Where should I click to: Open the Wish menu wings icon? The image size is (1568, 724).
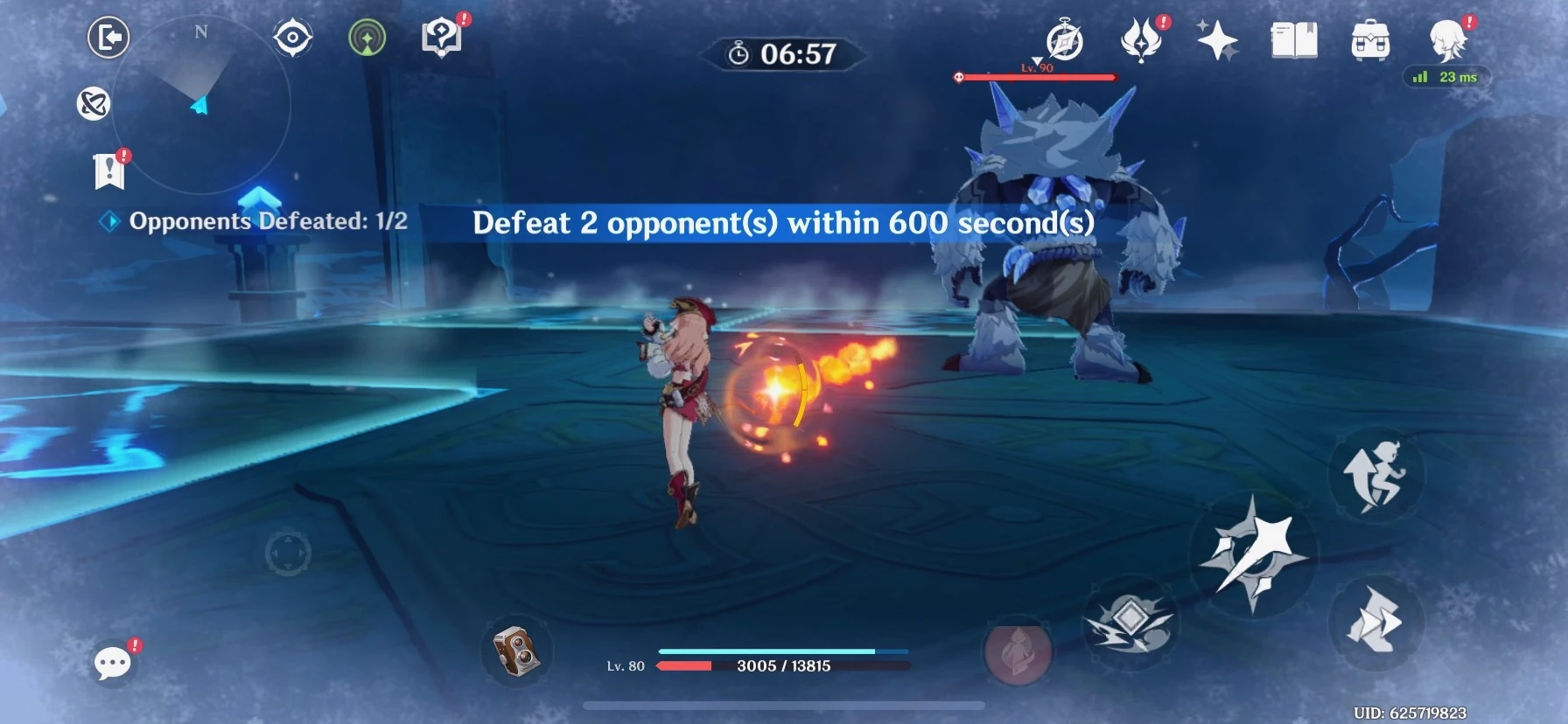point(1142,38)
